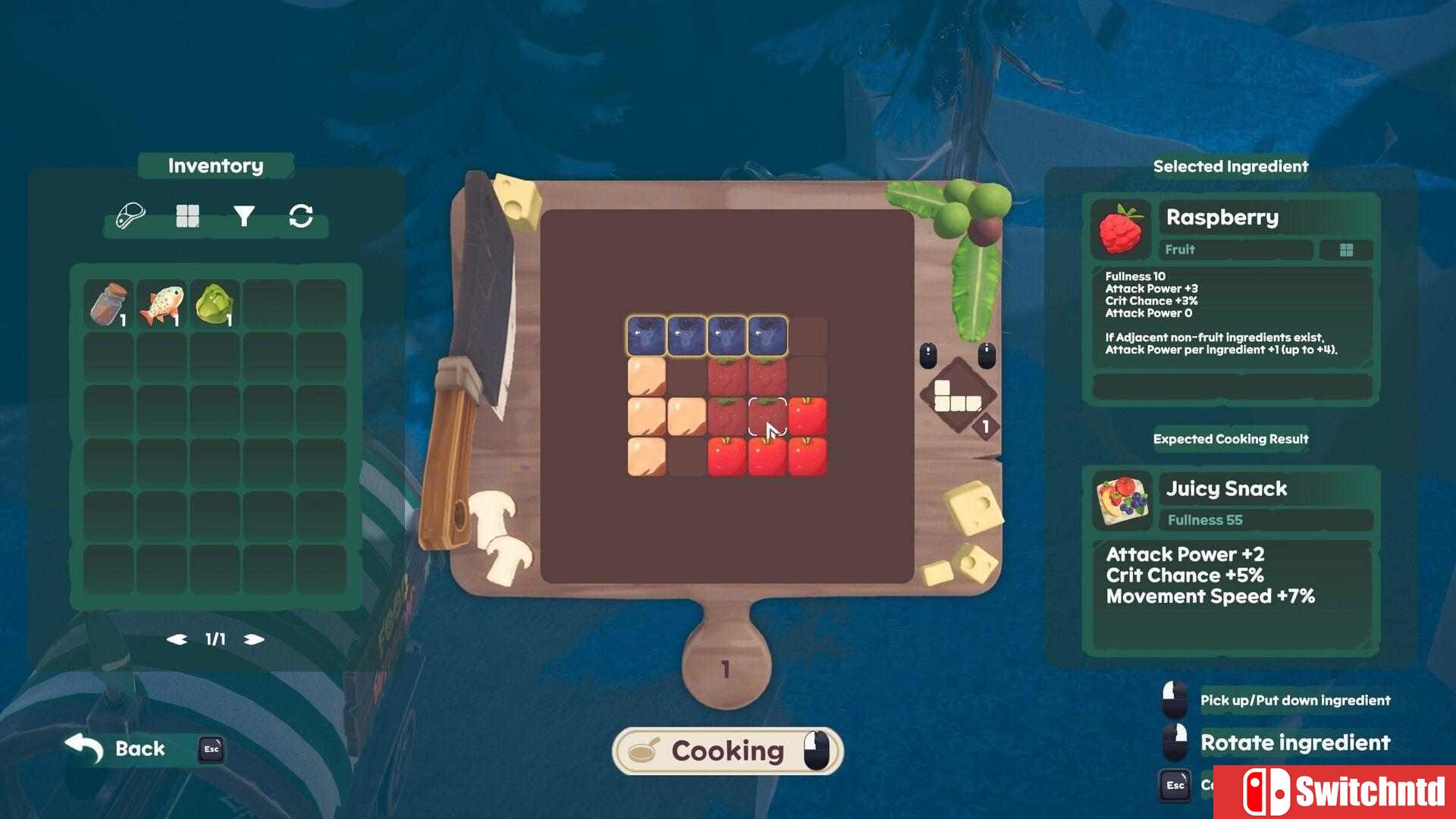1456x819 pixels.
Task: Advance to next inventory page with right arrow
Action: pos(253,639)
